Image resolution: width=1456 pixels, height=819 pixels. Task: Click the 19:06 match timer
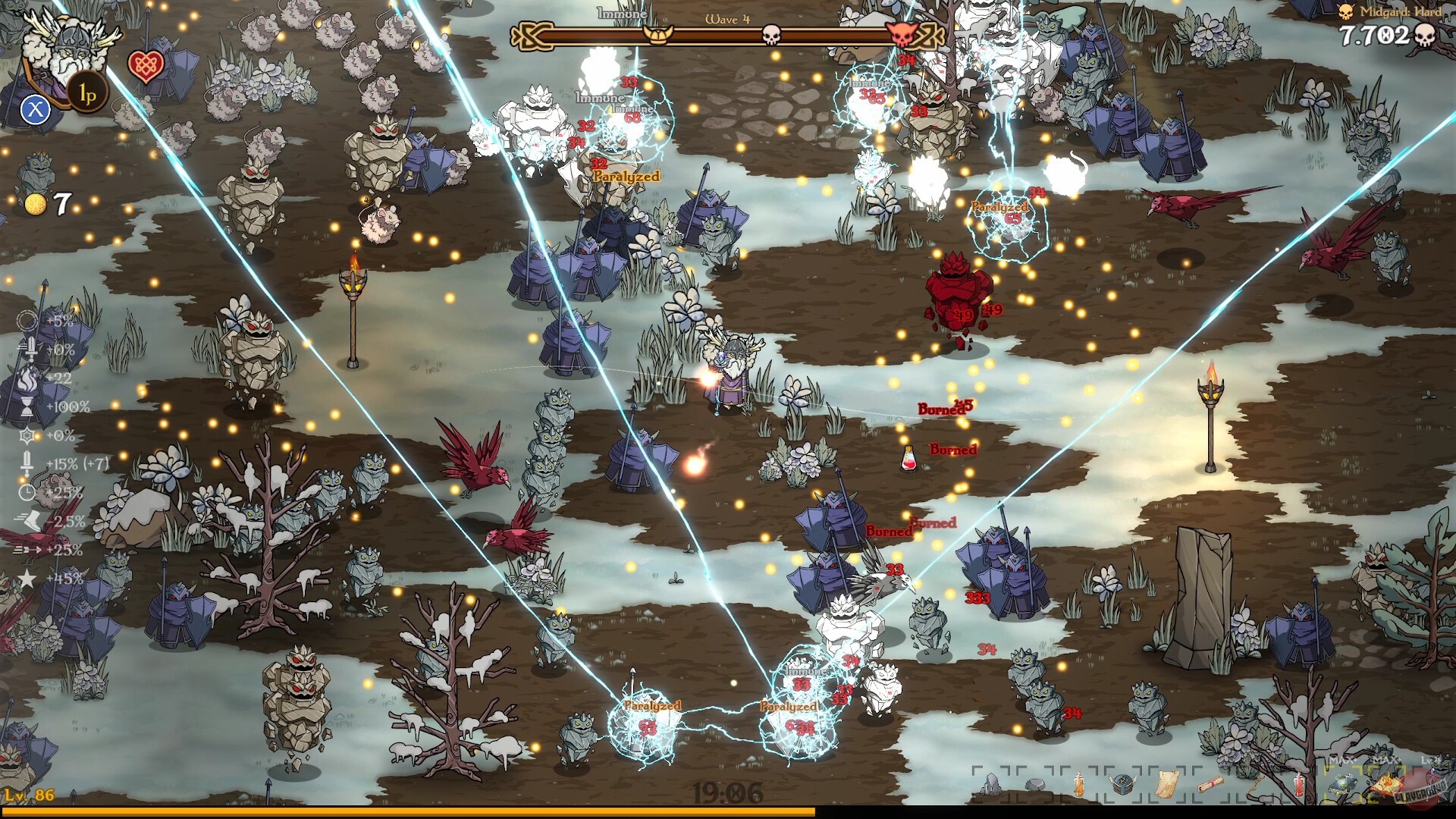[x=728, y=791]
